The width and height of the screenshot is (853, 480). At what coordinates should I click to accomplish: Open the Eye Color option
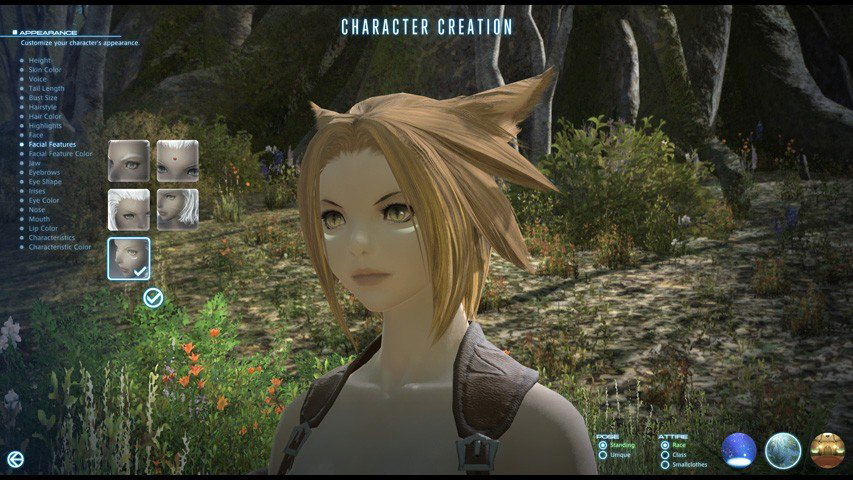(x=44, y=200)
